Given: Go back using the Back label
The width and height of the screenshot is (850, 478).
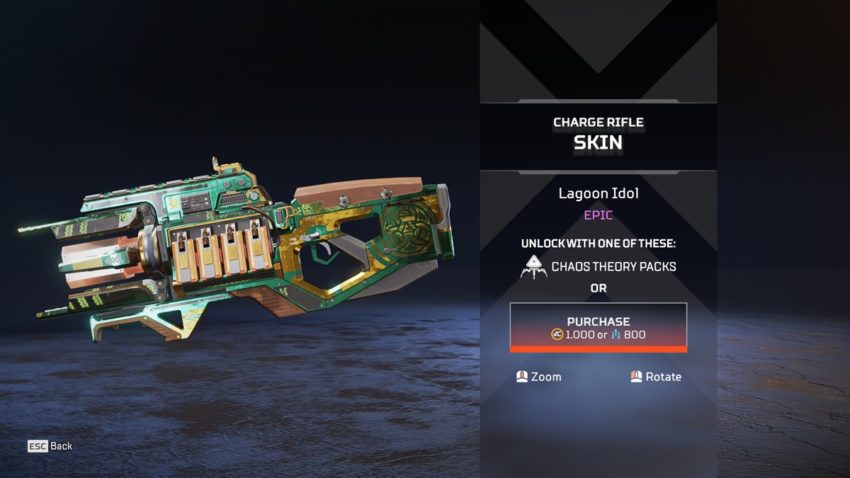Looking at the screenshot, I should [x=61, y=446].
